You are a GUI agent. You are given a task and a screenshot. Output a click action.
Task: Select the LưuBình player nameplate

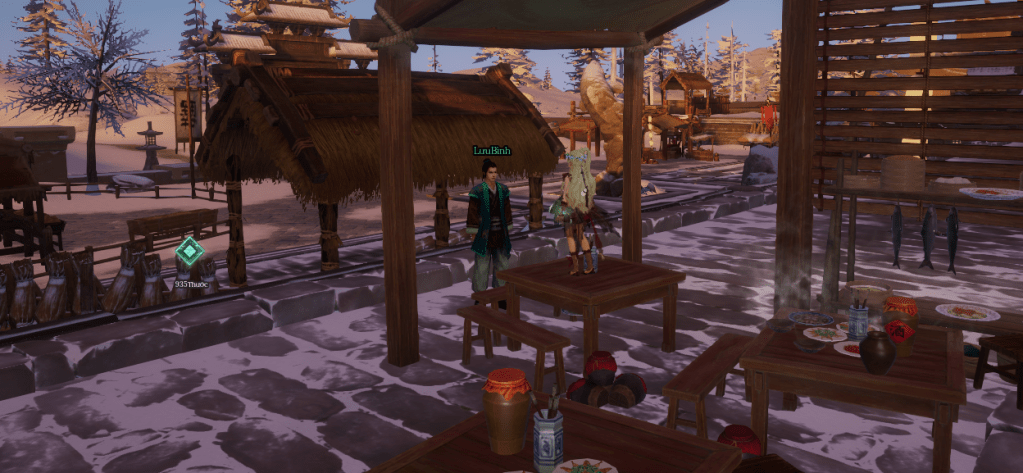pos(492,150)
